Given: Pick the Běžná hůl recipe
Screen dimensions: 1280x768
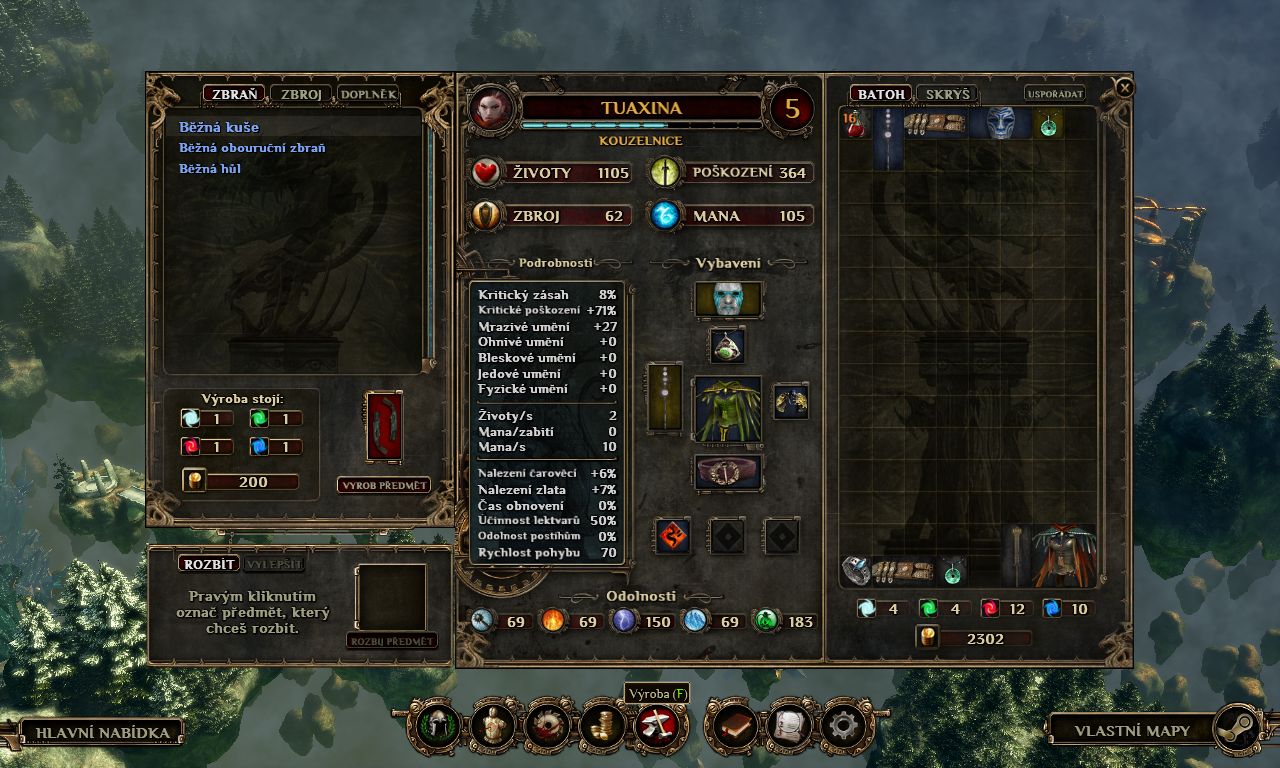Looking at the screenshot, I should (x=210, y=169).
